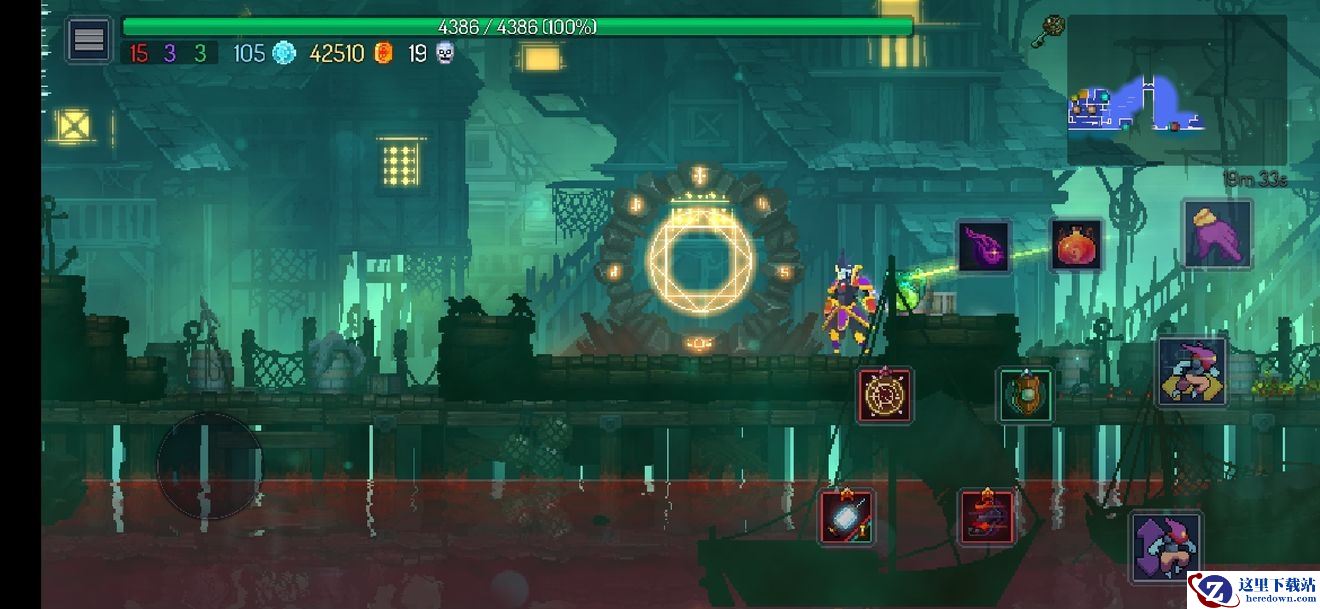Screen dimensions: 1320x609
Task: Activate the purple flame skill icon
Action: [984, 246]
